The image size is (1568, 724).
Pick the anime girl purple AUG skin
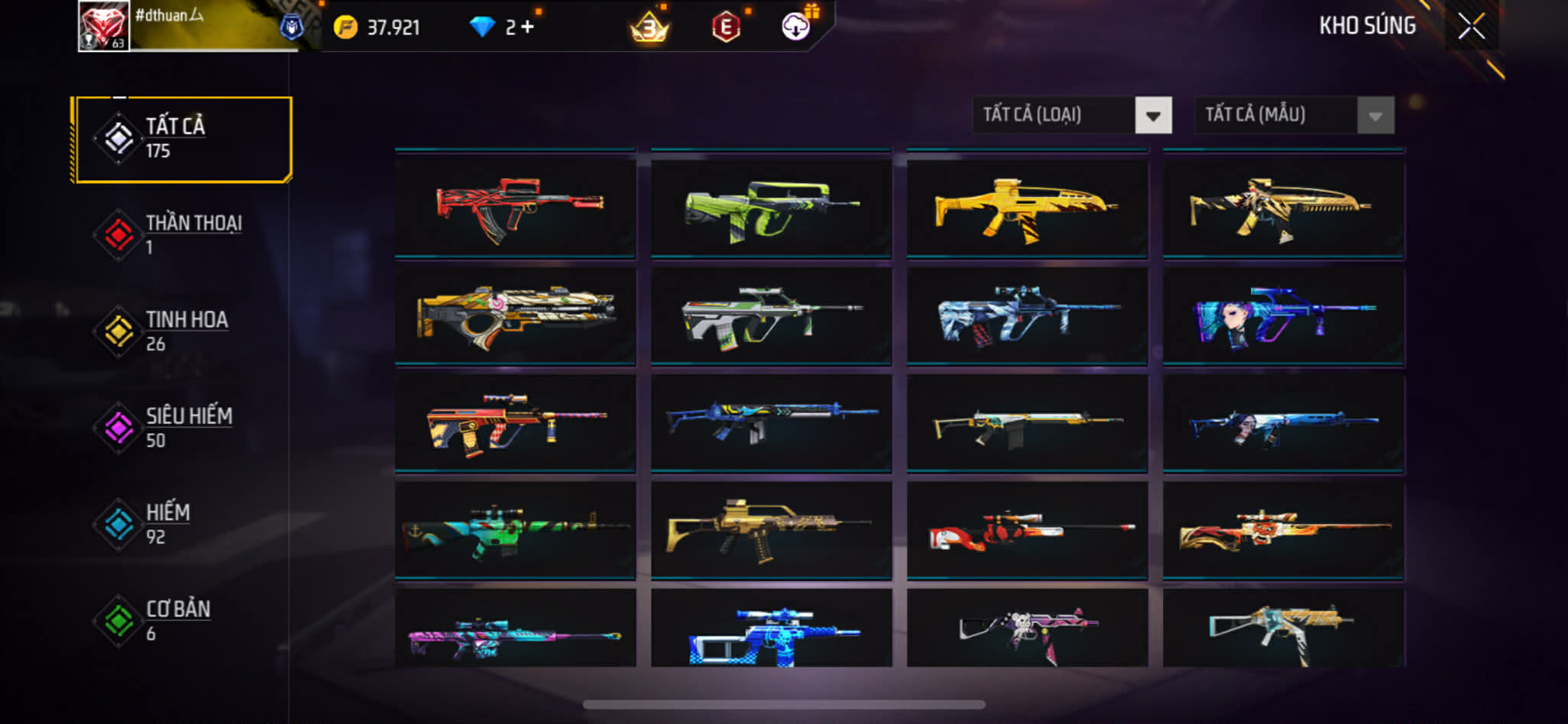point(1283,315)
